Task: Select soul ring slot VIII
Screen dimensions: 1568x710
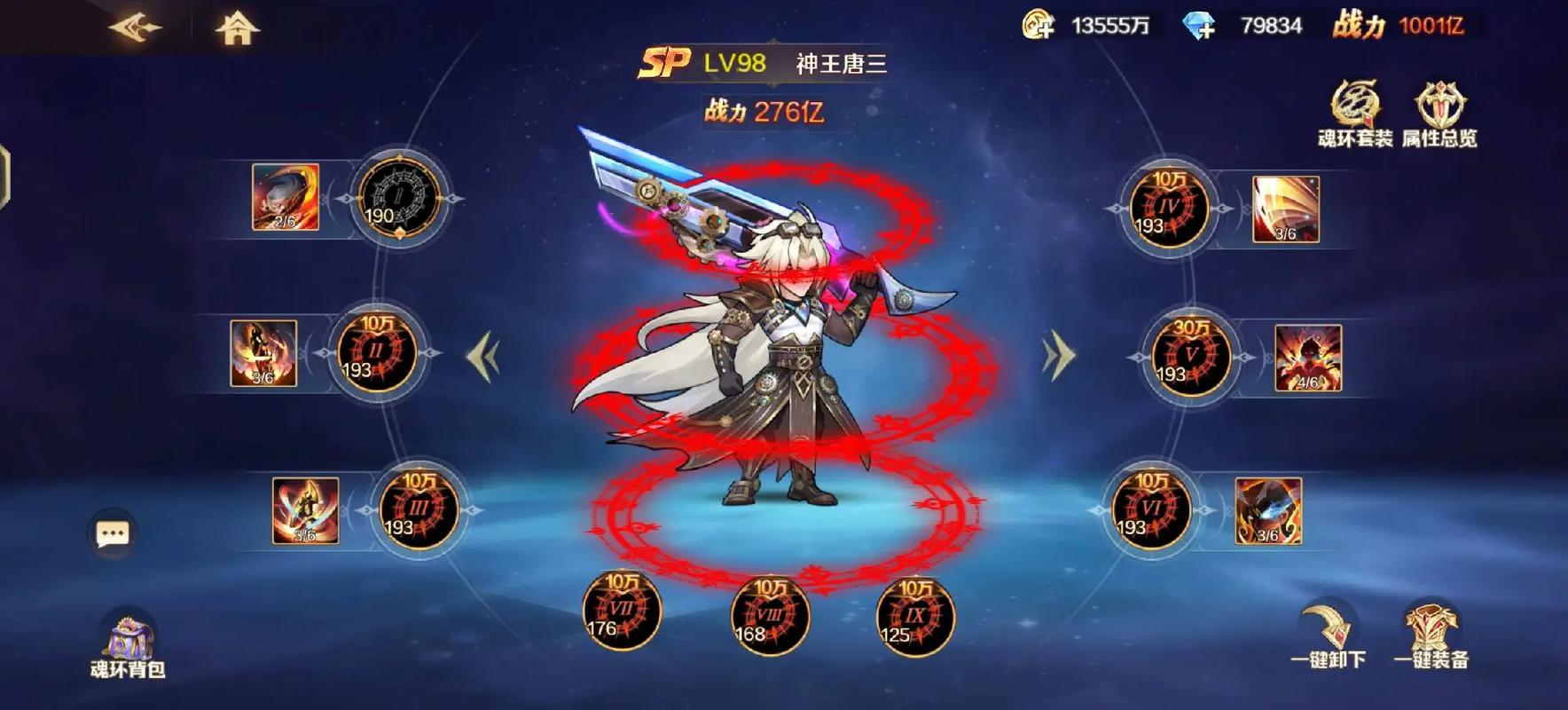Action: 770,617
